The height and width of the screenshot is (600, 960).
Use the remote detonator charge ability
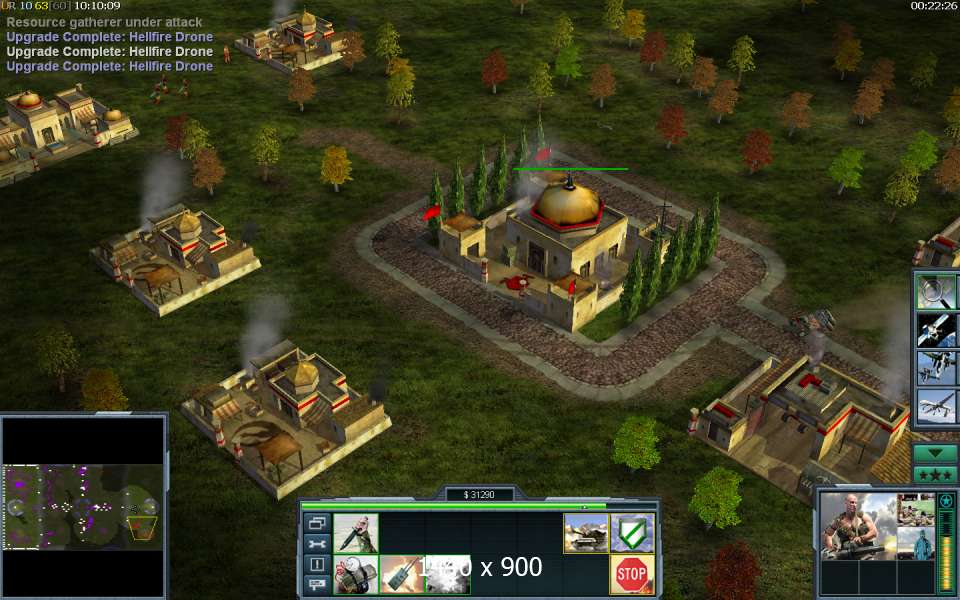click(x=401, y=574)
